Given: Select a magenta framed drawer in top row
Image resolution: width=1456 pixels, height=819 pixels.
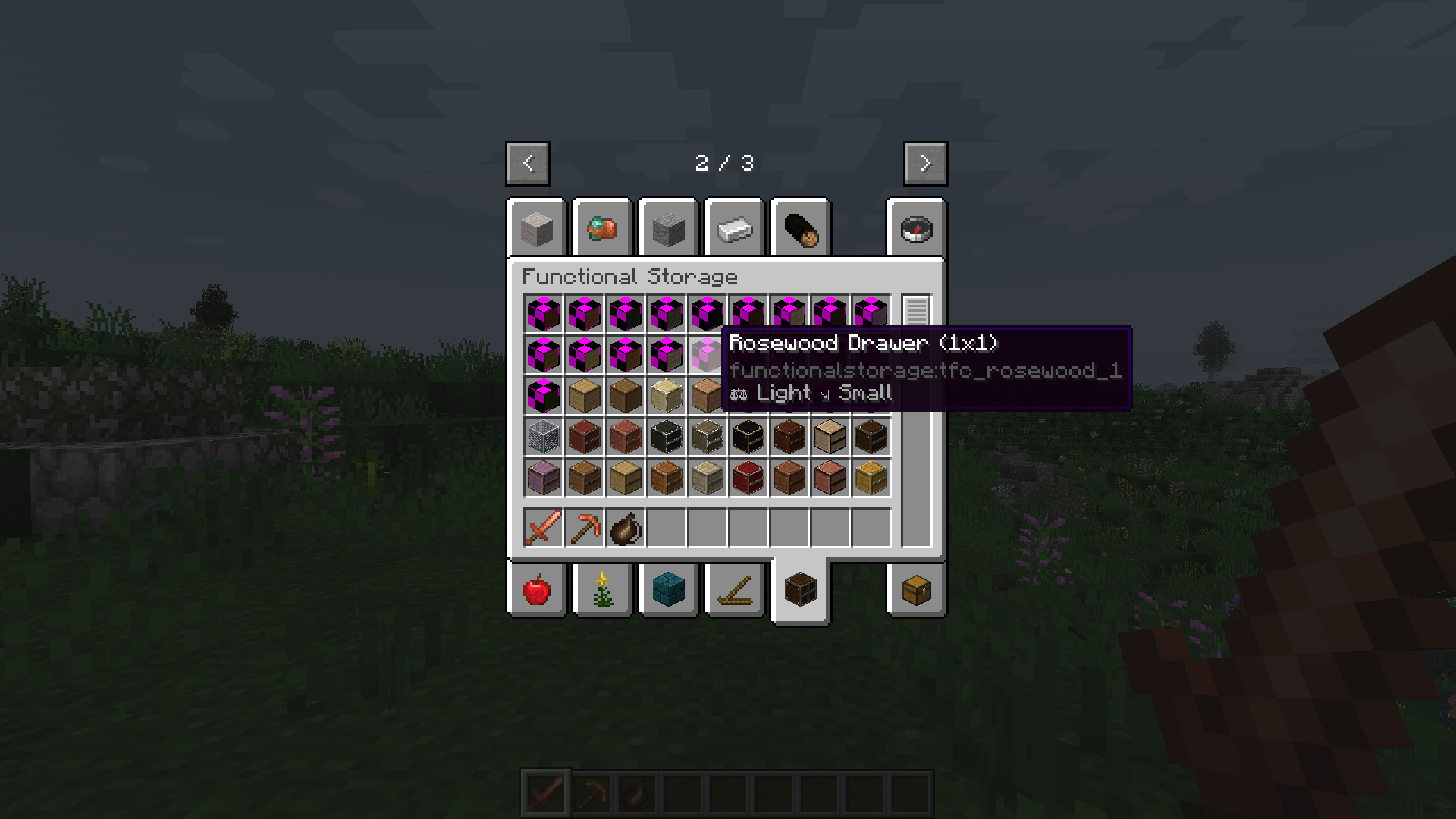Looking at the screenshot, I should pyautogui.click(x=543, y=314).
